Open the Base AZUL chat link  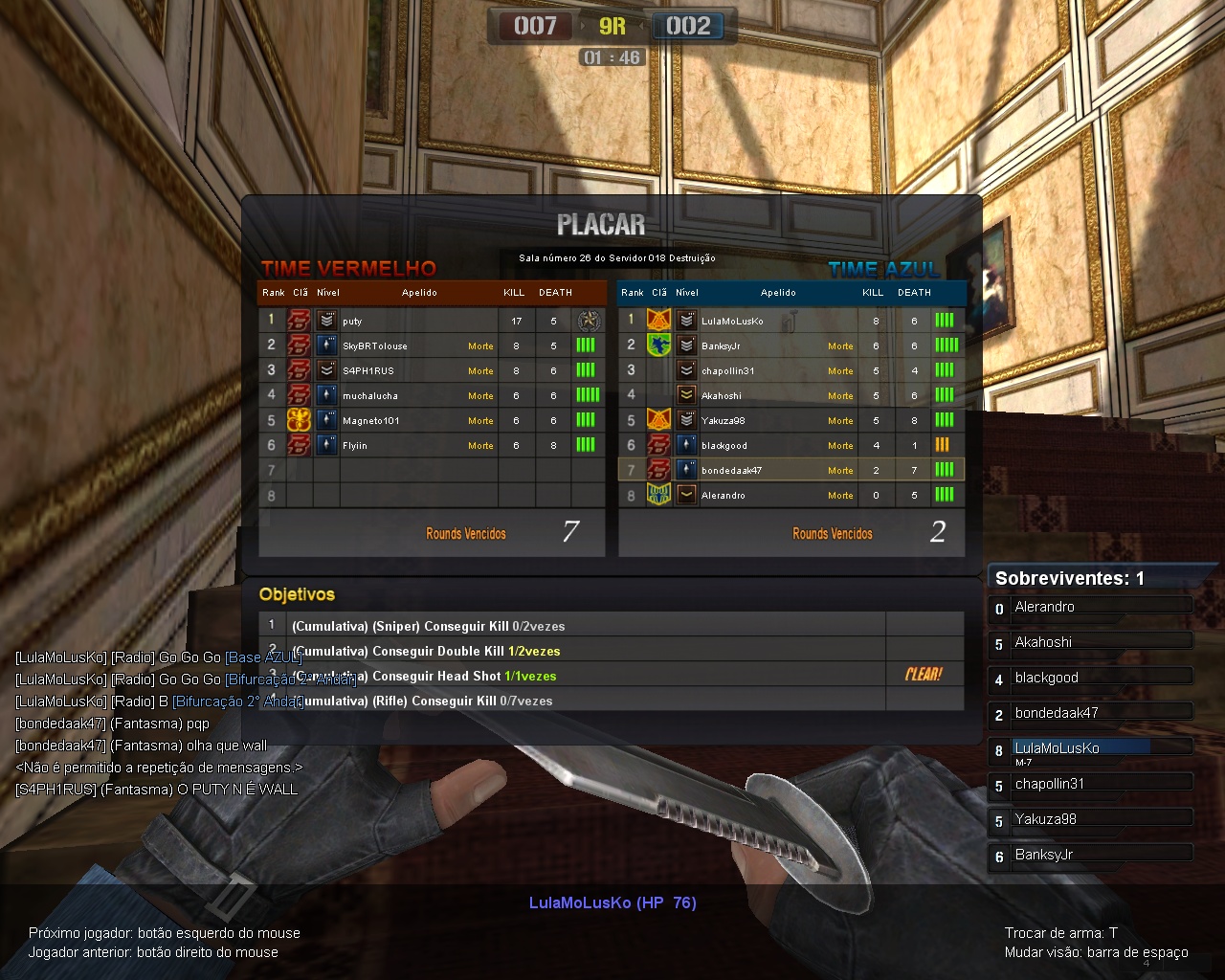point(263,657)
